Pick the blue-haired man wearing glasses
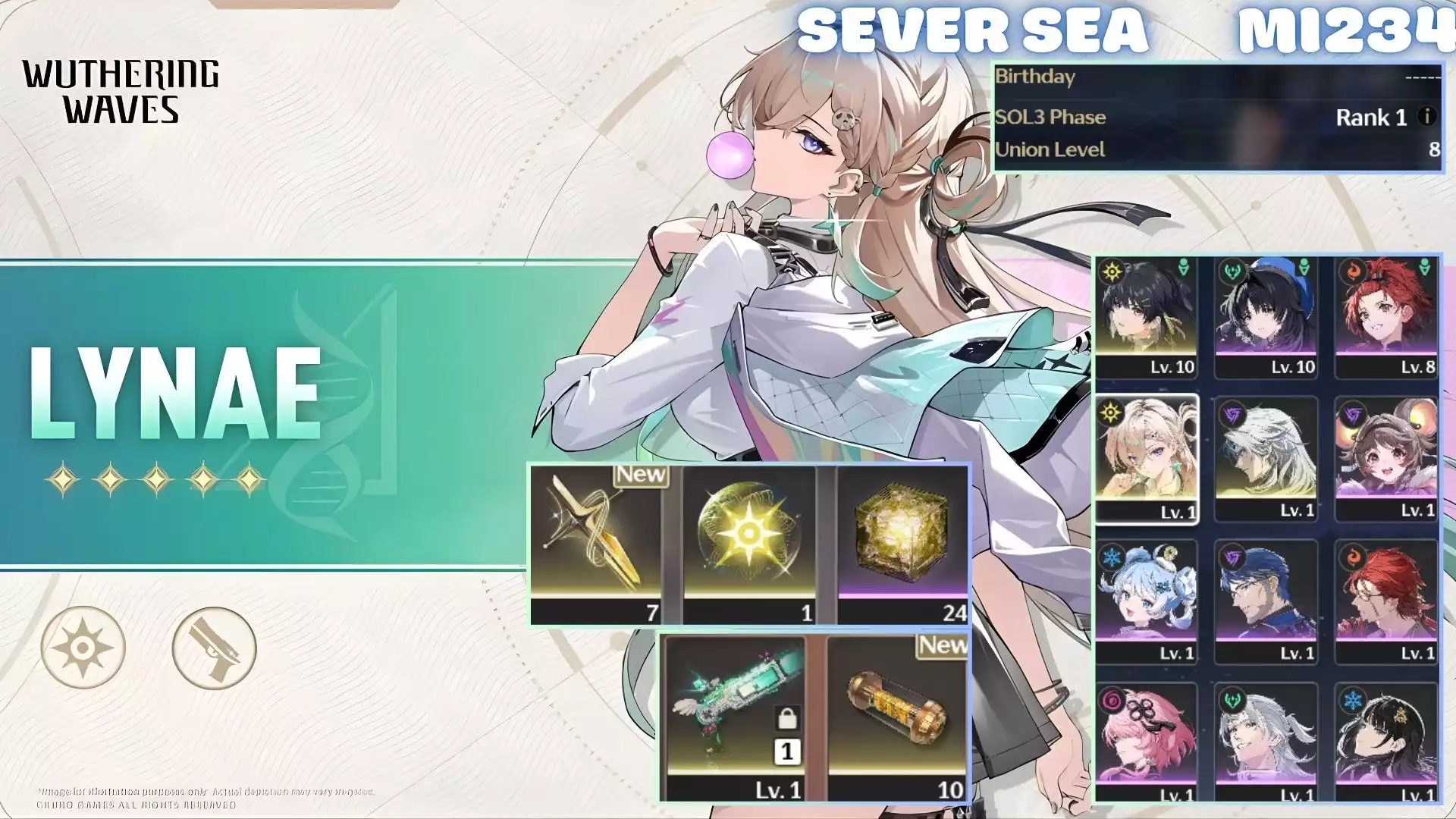Screen dimensions: 1456x819 tap(1266, 601)
